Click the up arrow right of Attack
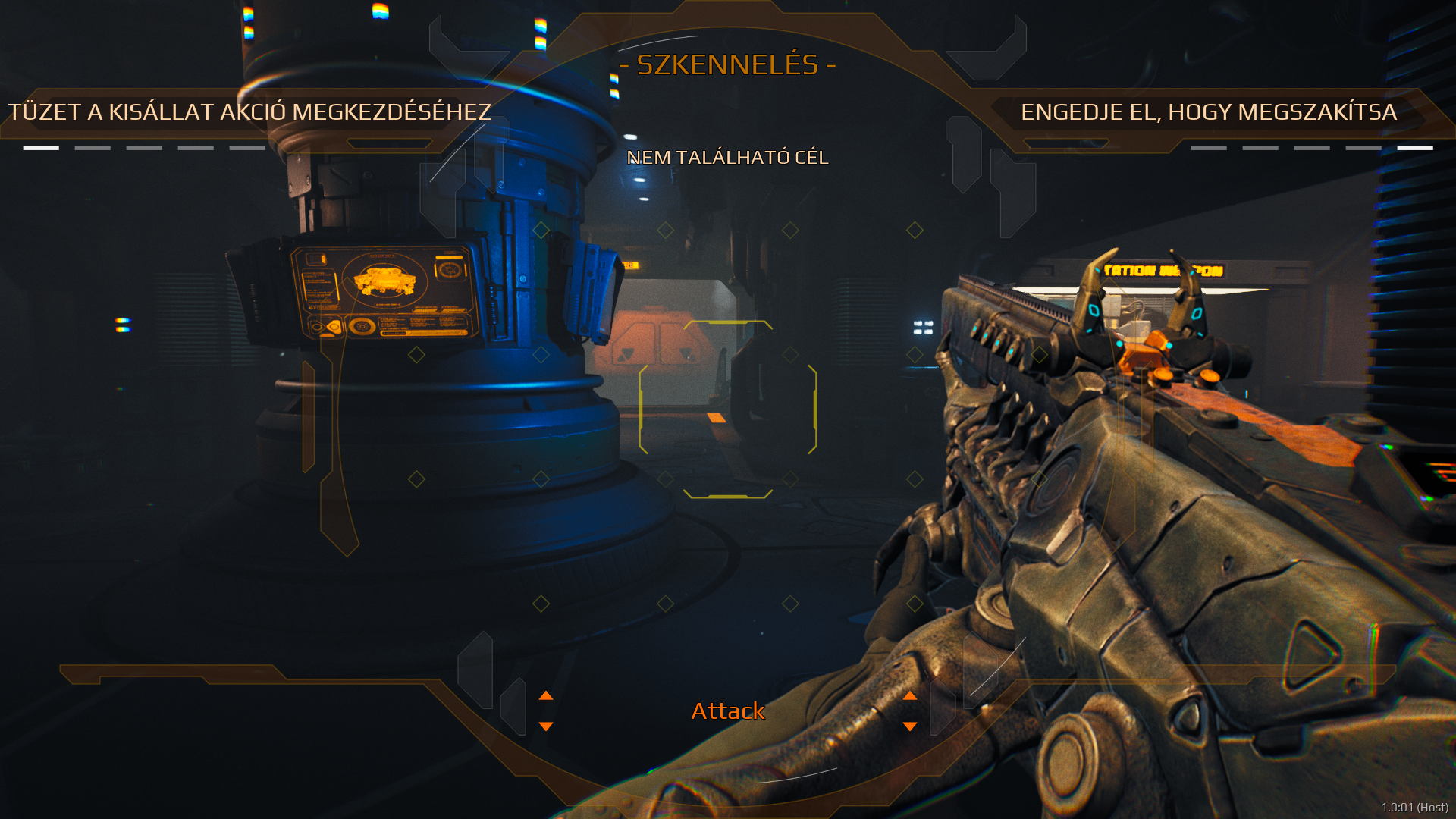The width and height of the screenshot is (1456, 819). coord(910,695)
